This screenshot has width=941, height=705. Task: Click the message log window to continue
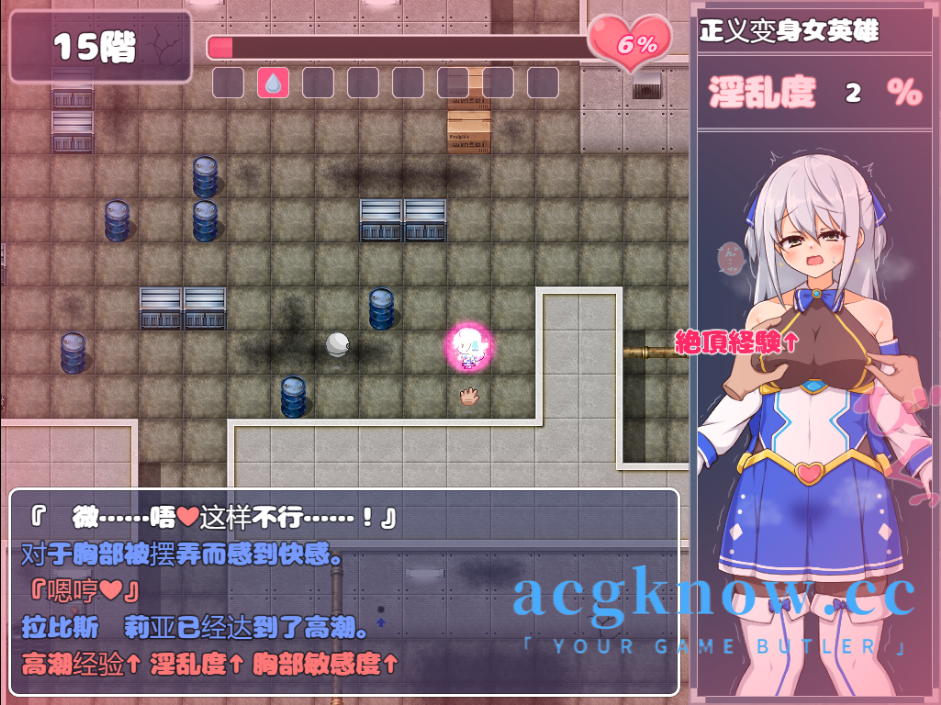pyautogui.click(x=344, y=591)
